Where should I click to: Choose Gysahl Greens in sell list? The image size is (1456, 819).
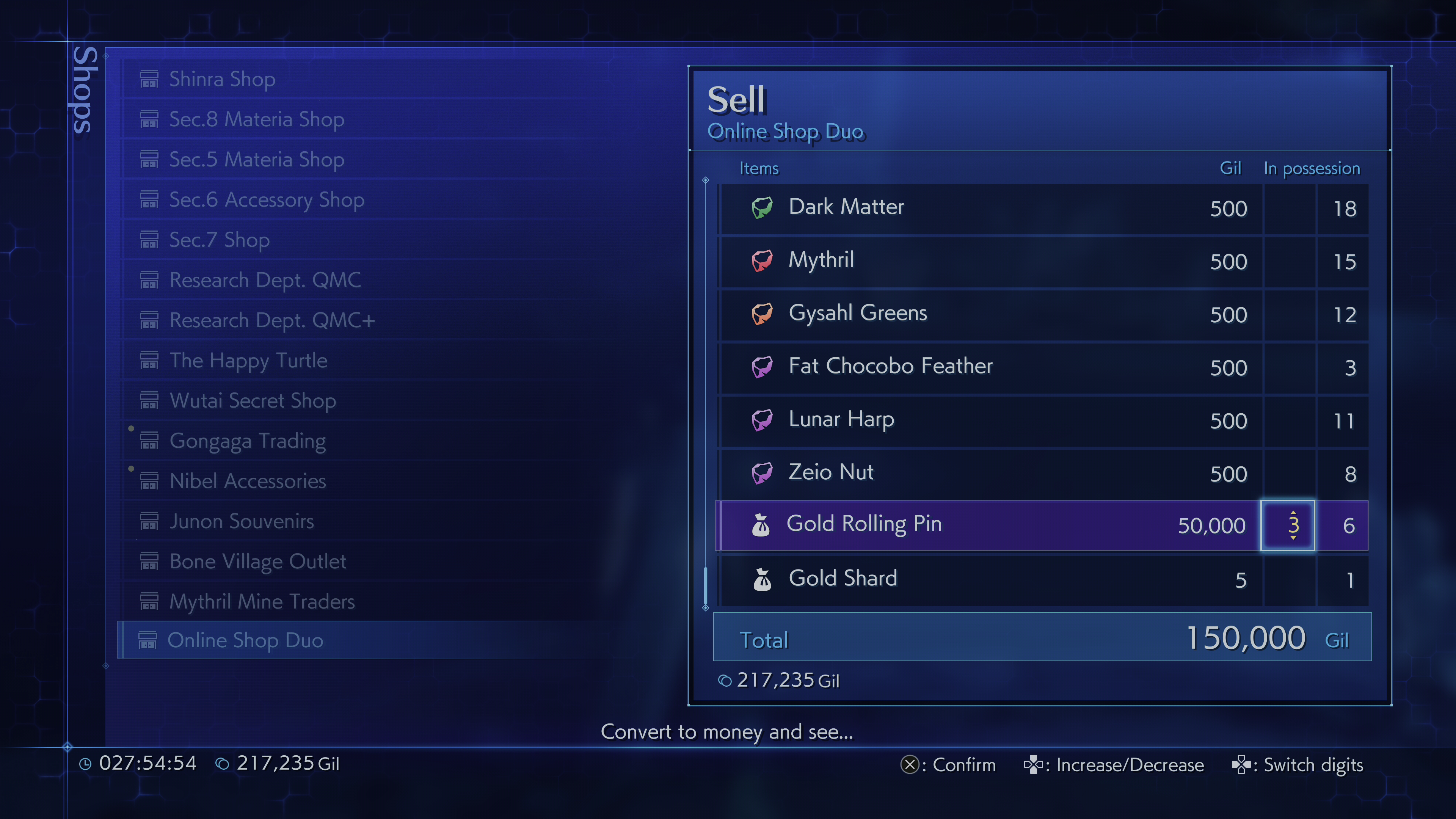pyautogui.click(x=857, y=314)
